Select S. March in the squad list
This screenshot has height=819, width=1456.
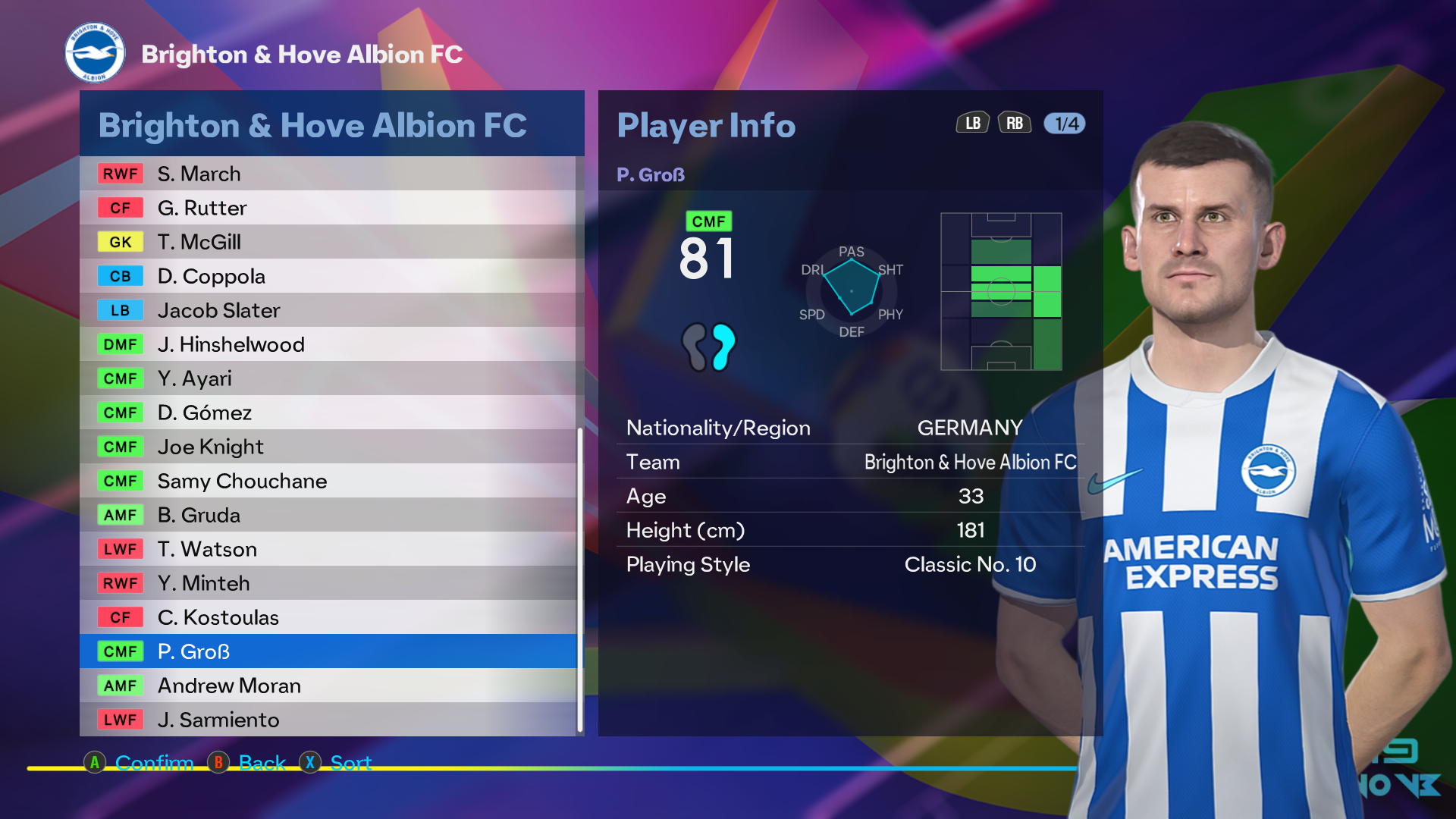pos(328,174)
